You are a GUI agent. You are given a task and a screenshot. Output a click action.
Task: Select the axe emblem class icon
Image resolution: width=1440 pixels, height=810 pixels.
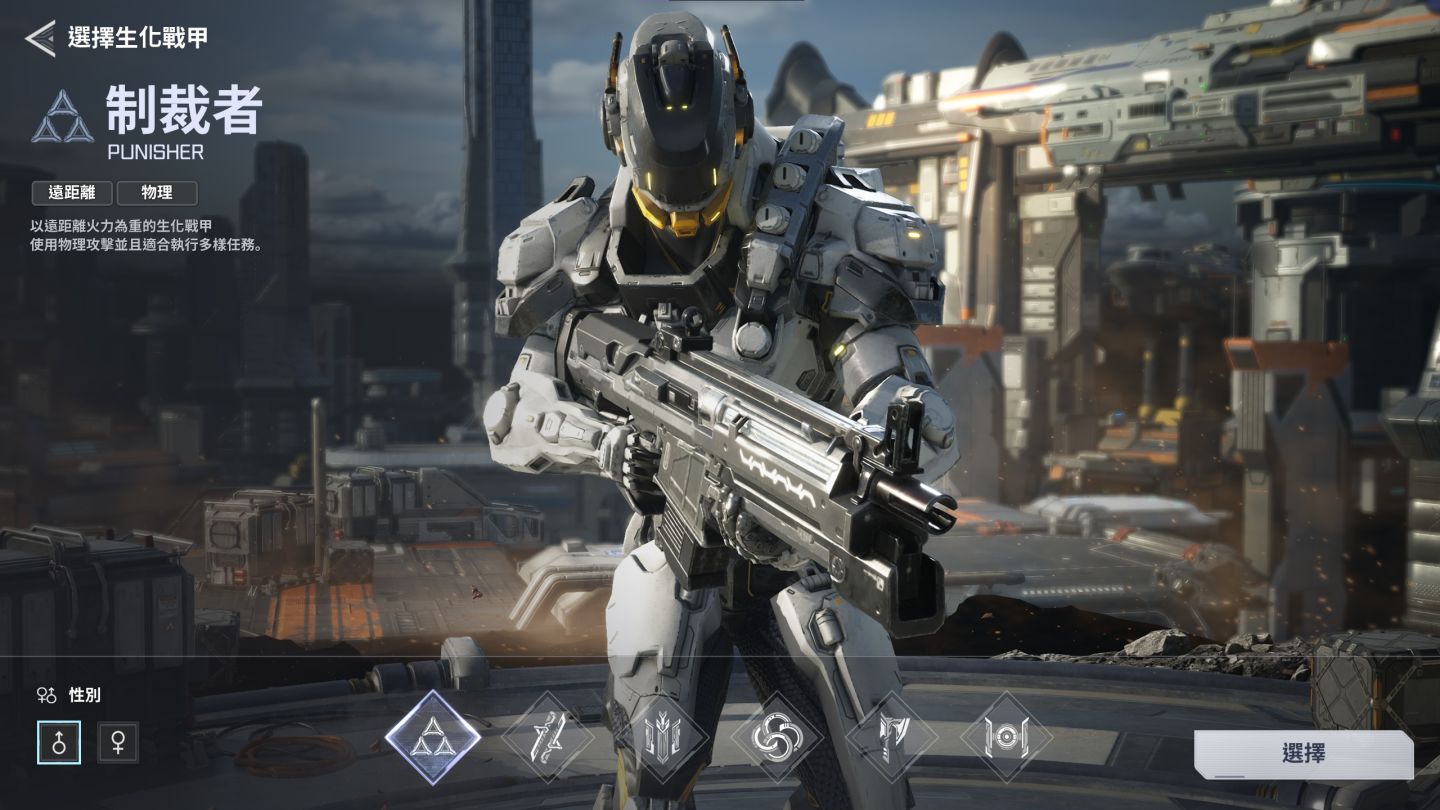pos(892,739)
